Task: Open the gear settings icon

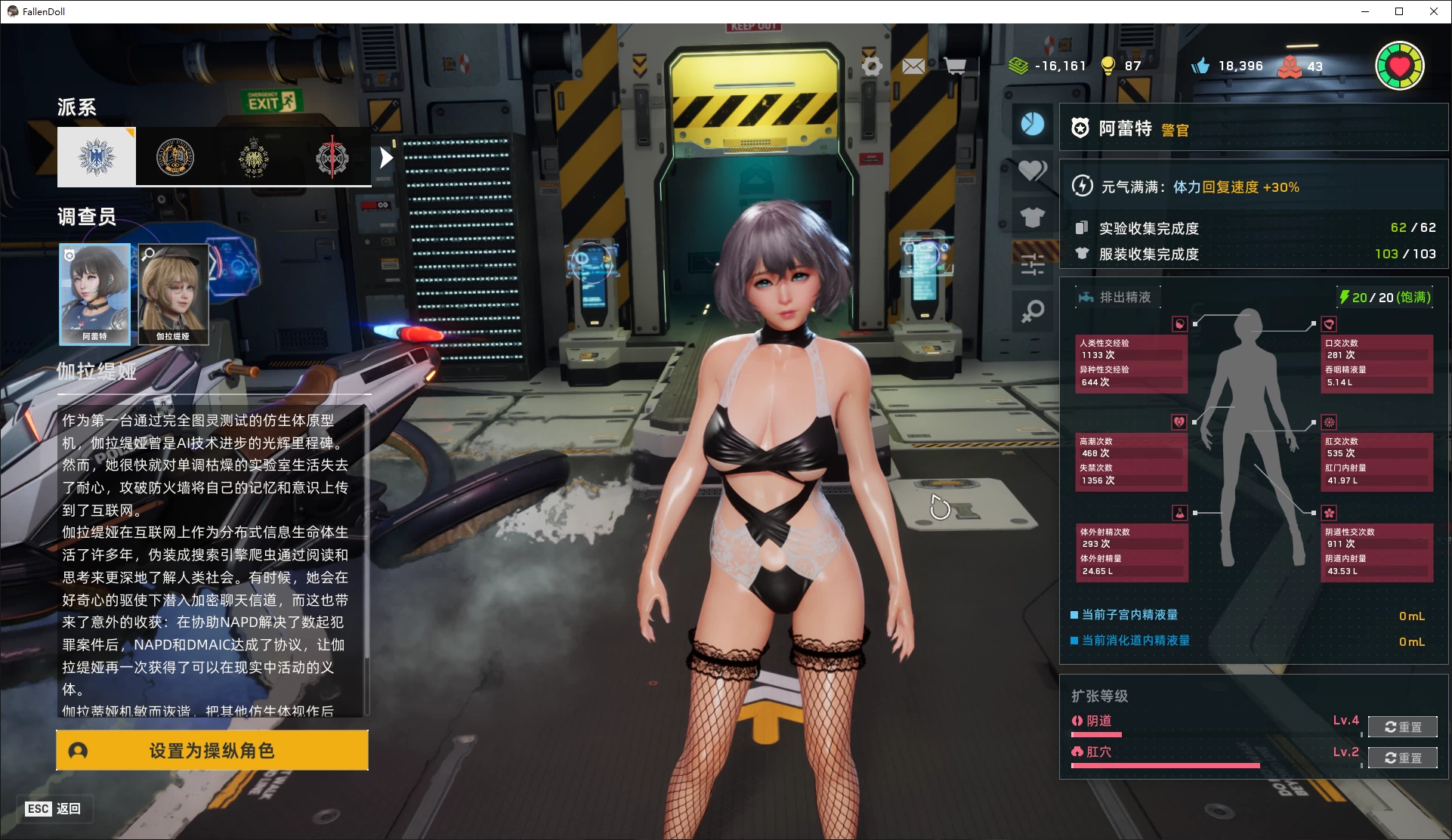Action: click(x=872, y=66)
